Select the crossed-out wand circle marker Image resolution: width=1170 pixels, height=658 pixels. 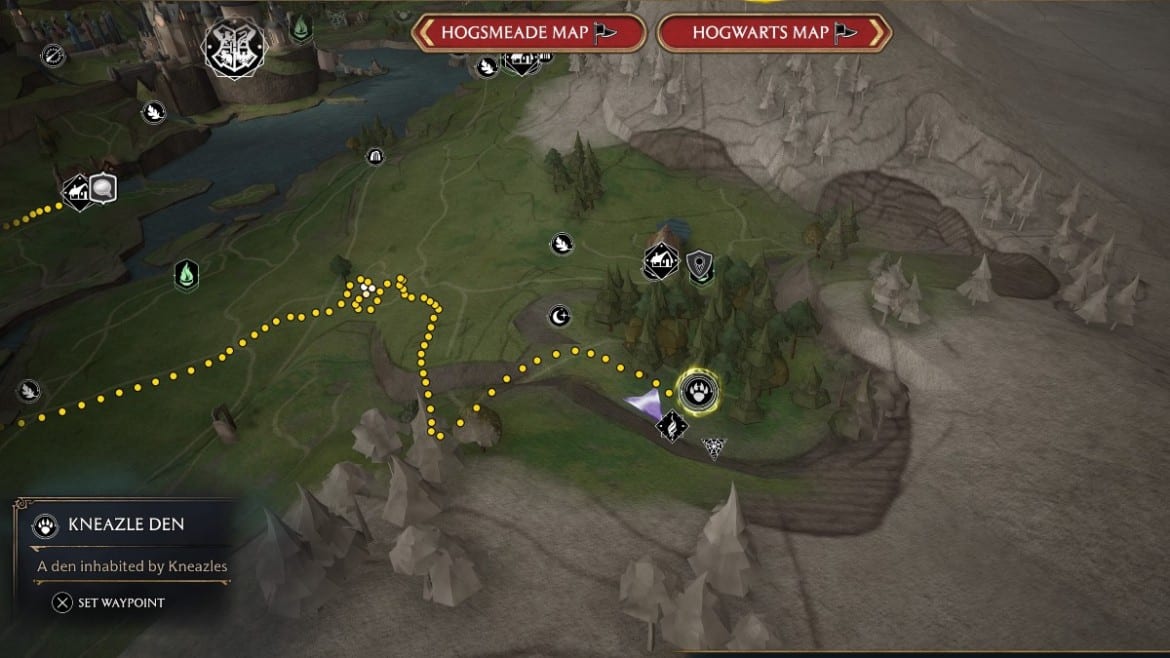tap(53, 55)
